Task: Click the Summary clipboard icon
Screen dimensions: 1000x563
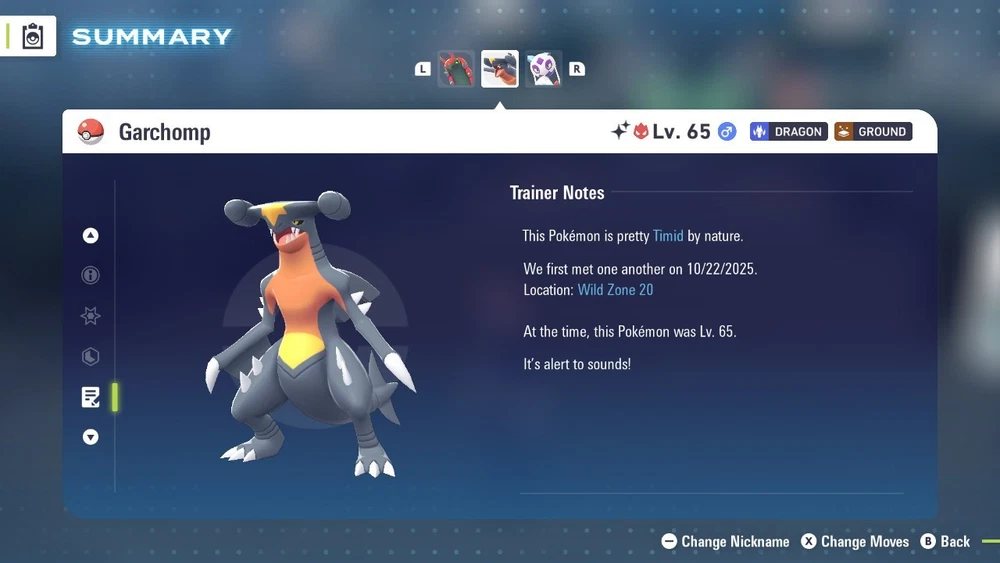Action: pyautogui.click(x=33, y=36)
